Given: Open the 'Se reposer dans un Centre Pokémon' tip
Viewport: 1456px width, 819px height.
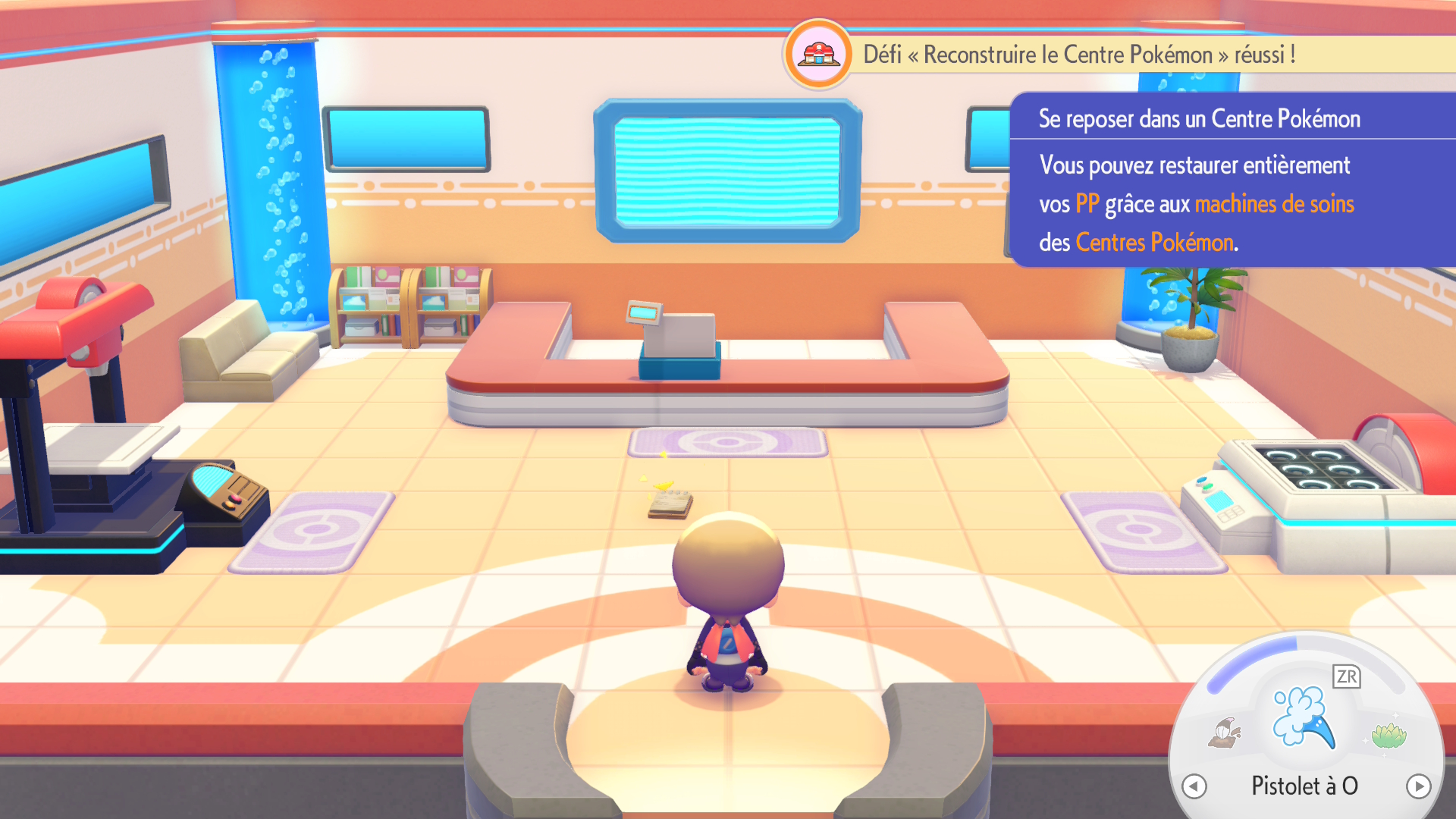Looking at the screenshot, I should pos(1232,180).
